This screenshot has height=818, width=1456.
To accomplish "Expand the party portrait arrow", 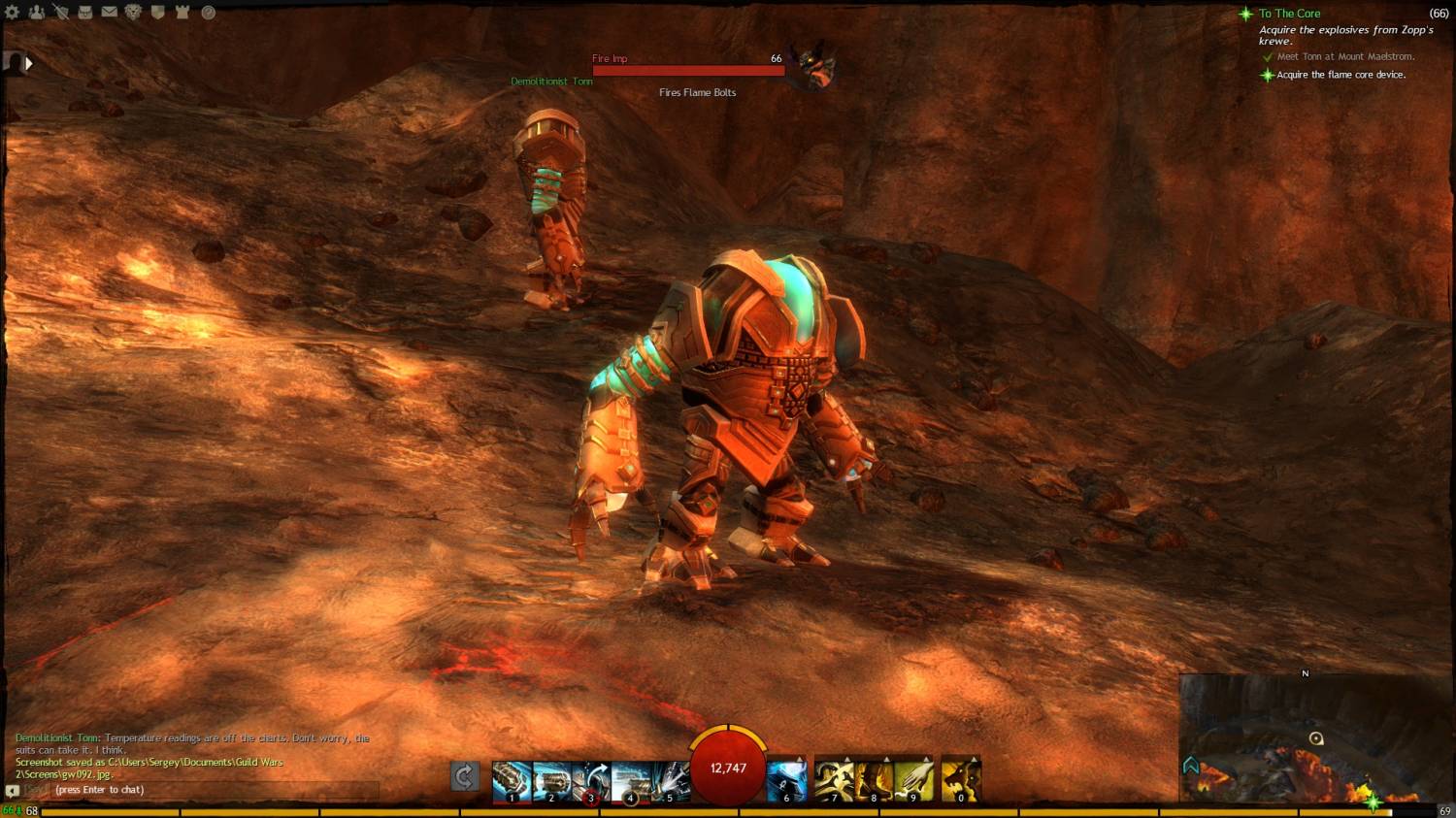I will pos(29,63).
